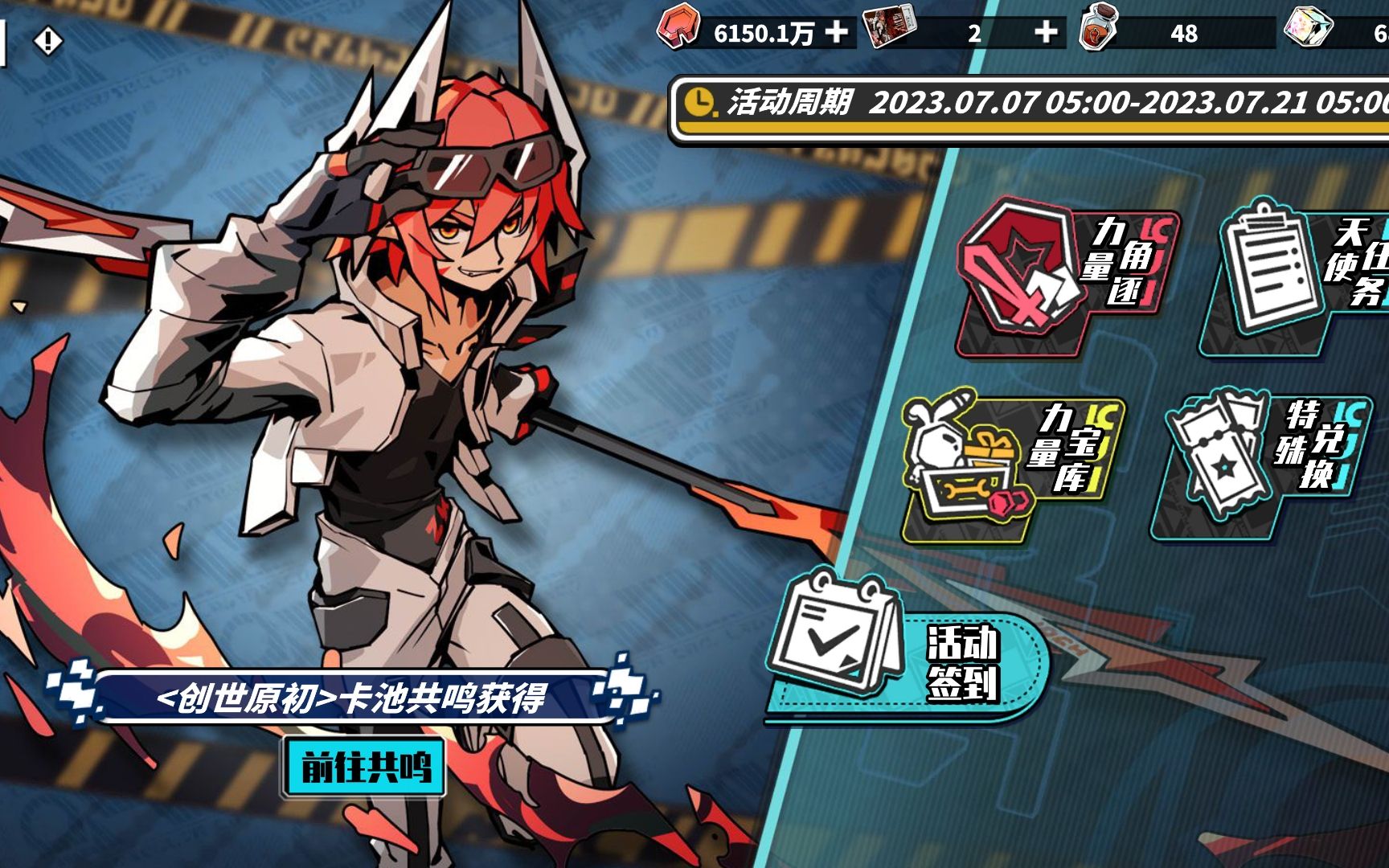The width and height of the screenshot is (1389, 868).
Task: Add more red gem currency with plus
Action: 836,32
